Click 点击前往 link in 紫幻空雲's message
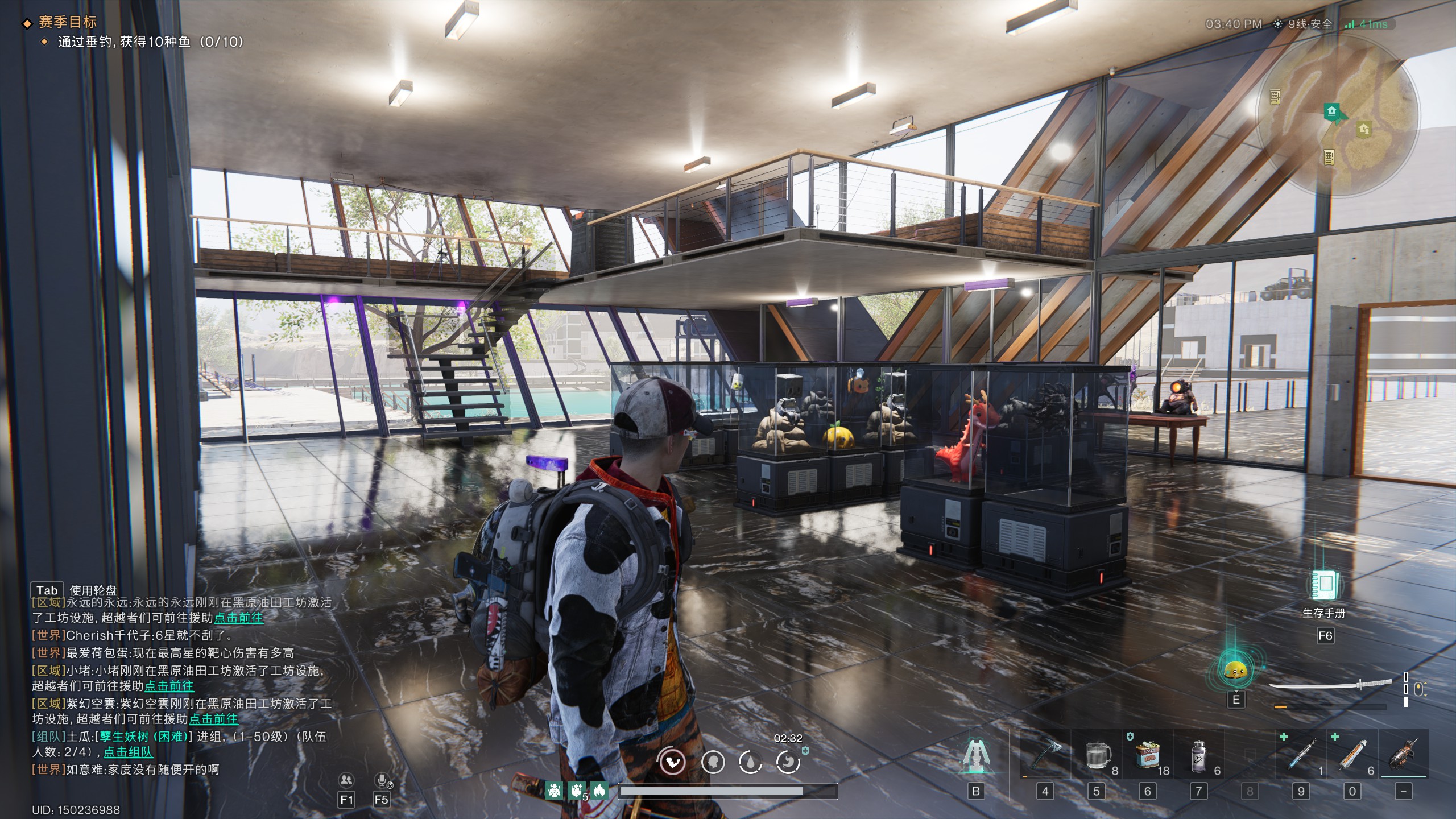Viewport: 1456px width, 819px height. [x=213, y=719]
